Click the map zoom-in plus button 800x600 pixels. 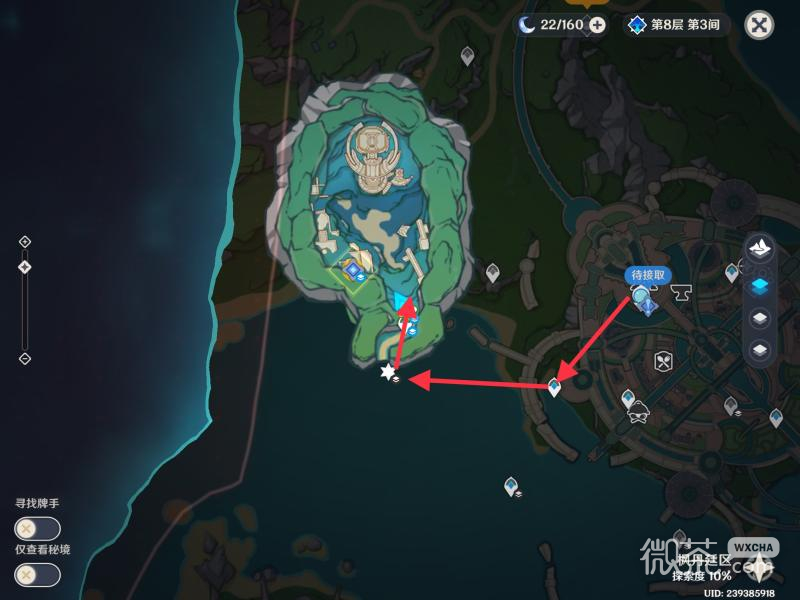pos(25,241)
